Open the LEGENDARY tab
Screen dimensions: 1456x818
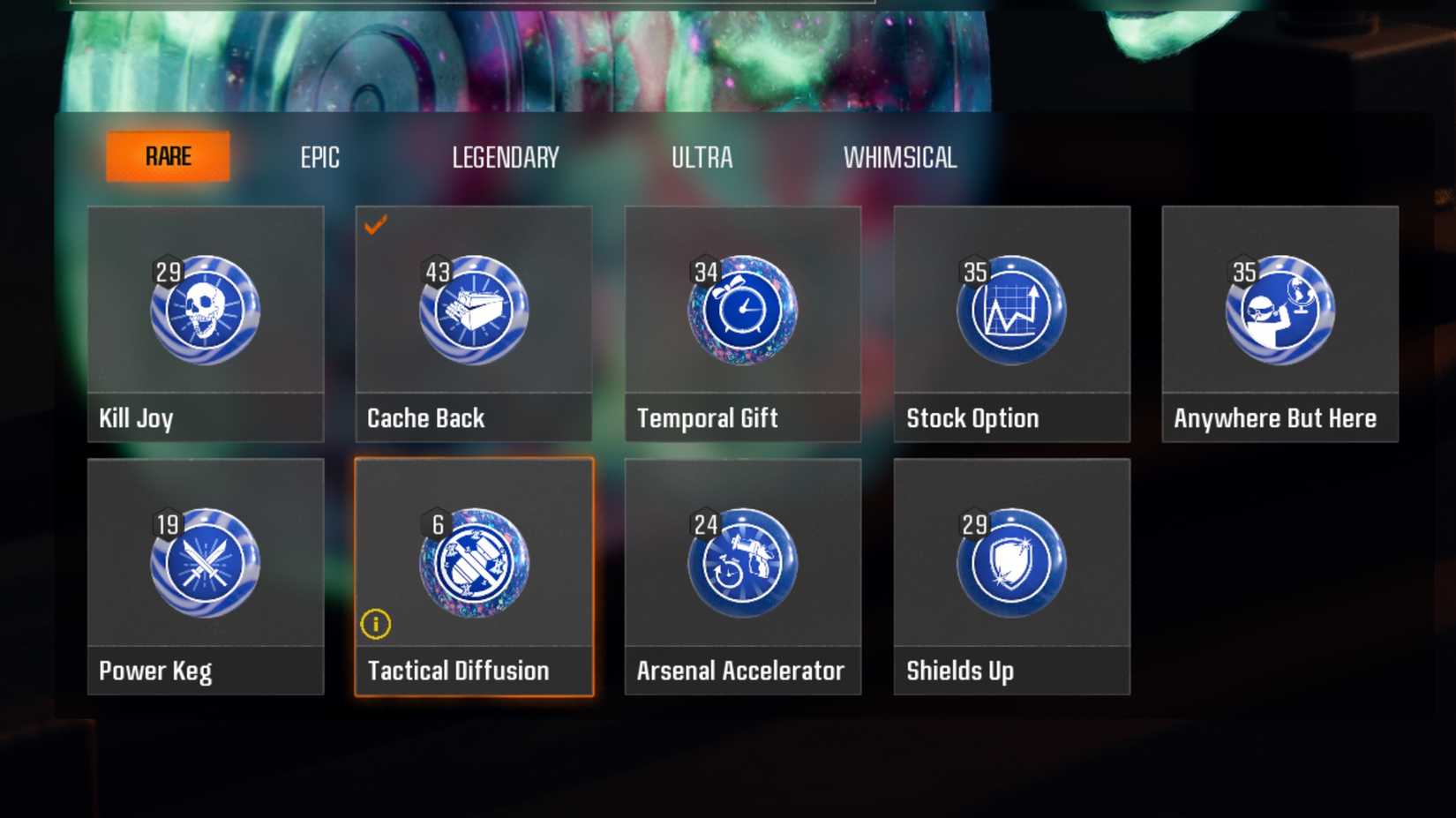coord(507,157)
